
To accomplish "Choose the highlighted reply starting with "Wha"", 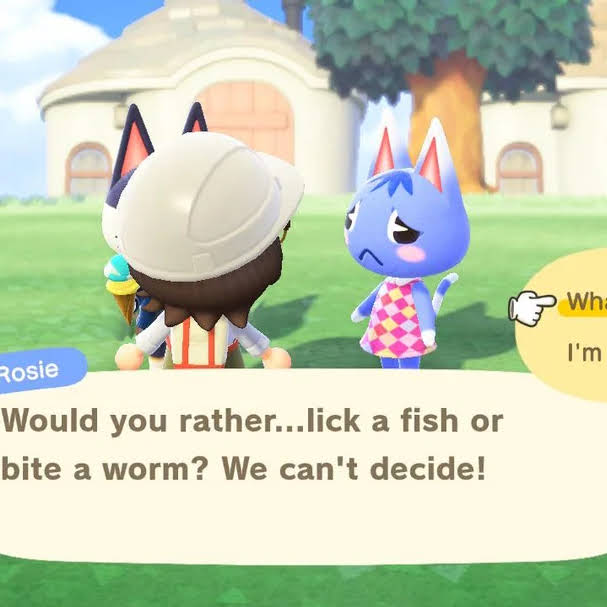I will (x=585, y=301).
